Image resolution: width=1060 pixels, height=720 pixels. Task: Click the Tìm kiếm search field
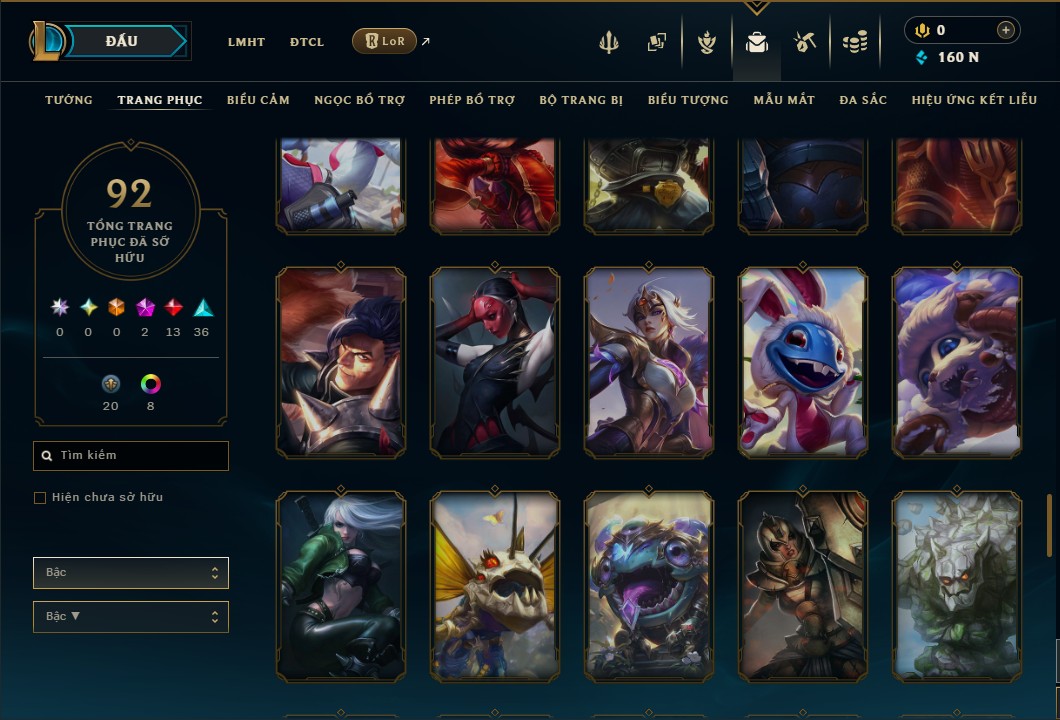131,456
